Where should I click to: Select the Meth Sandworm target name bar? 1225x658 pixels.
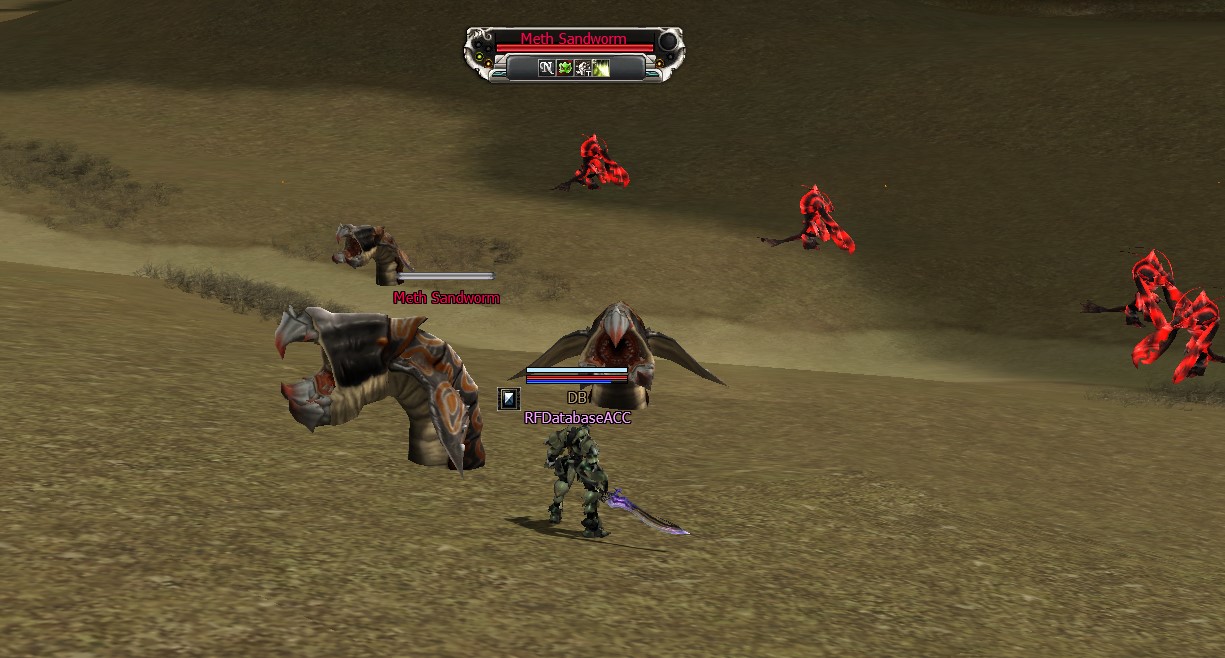(573, 40)
